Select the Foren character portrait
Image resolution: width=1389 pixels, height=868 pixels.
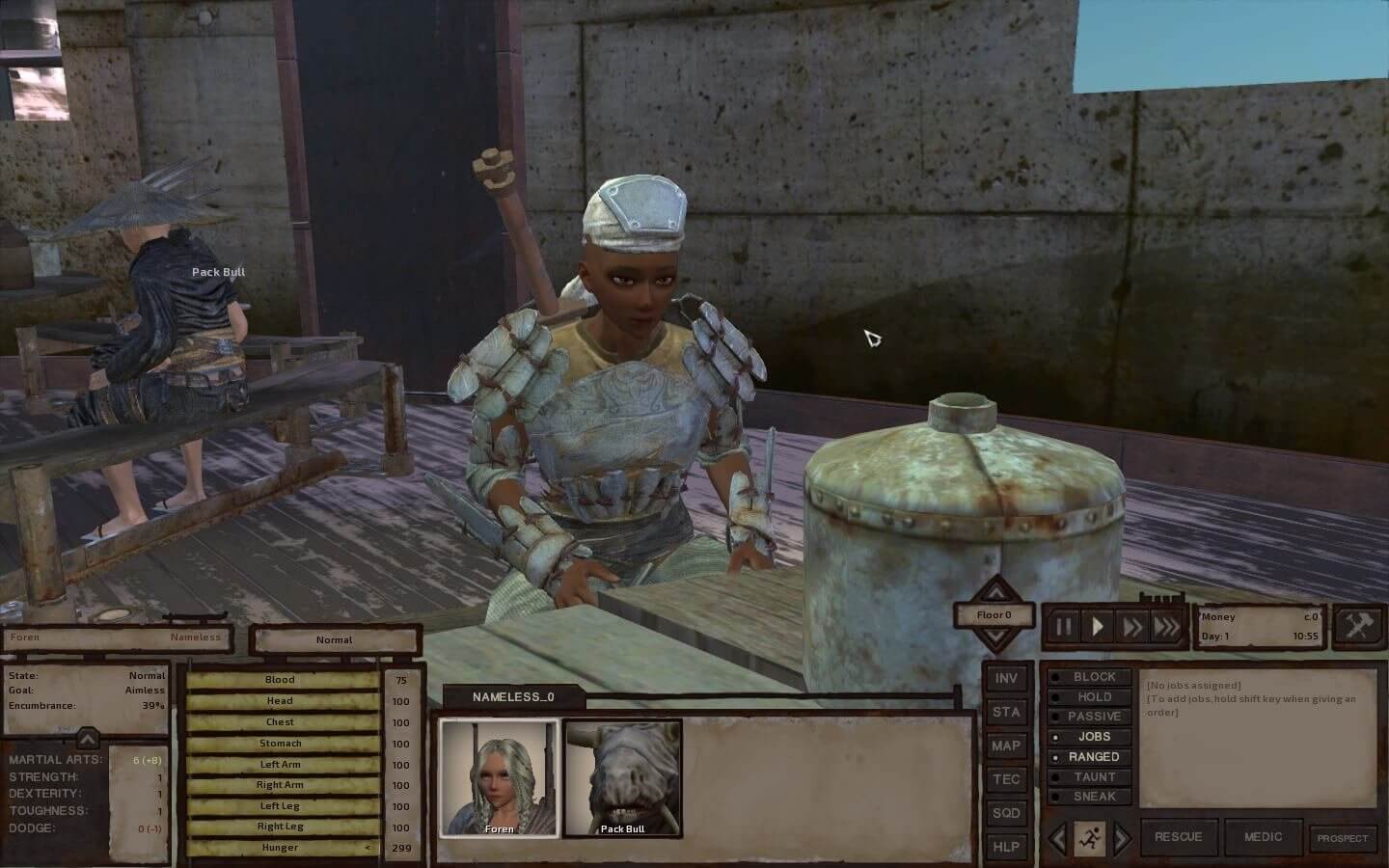pyautogui.click(x=499, y=777)
